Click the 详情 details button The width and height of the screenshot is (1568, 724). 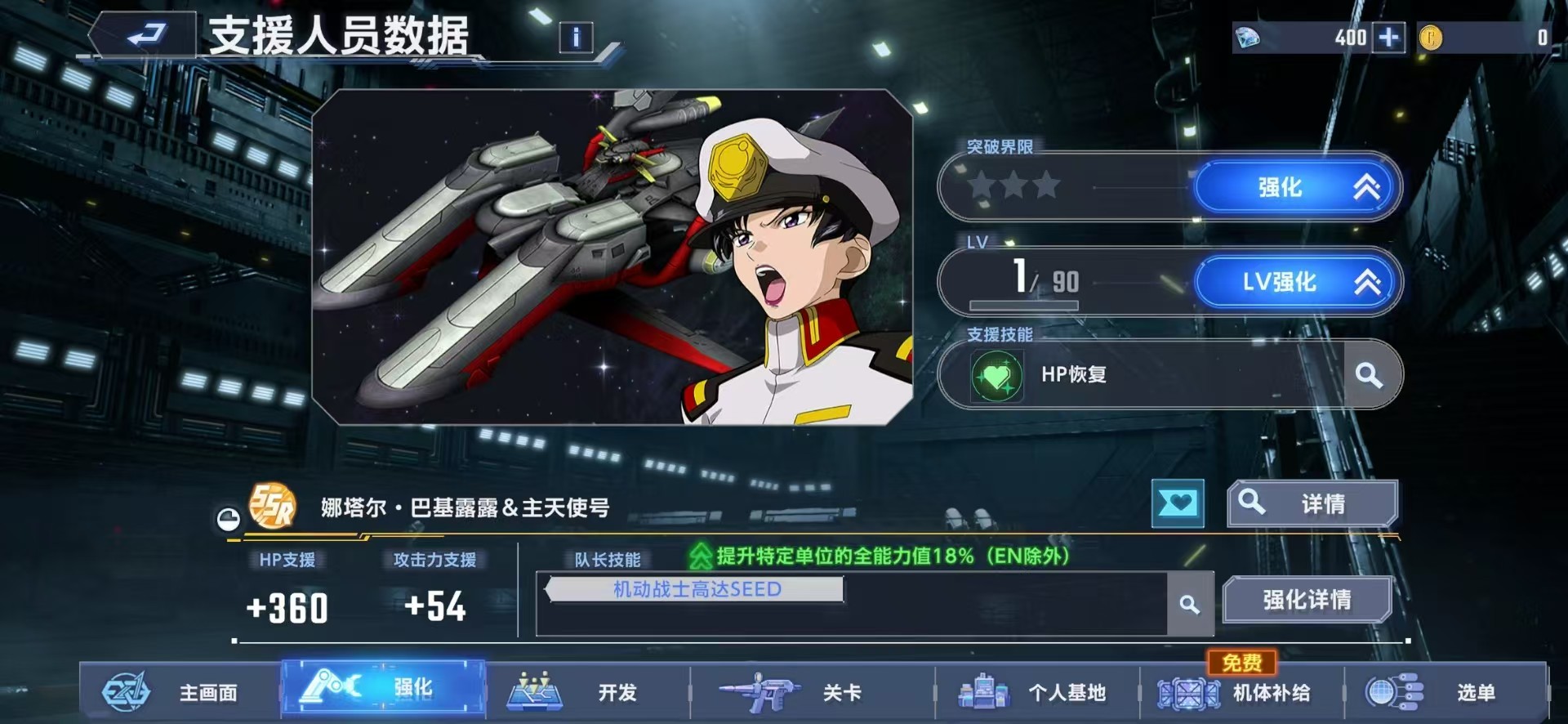[x=1312, y=503]
